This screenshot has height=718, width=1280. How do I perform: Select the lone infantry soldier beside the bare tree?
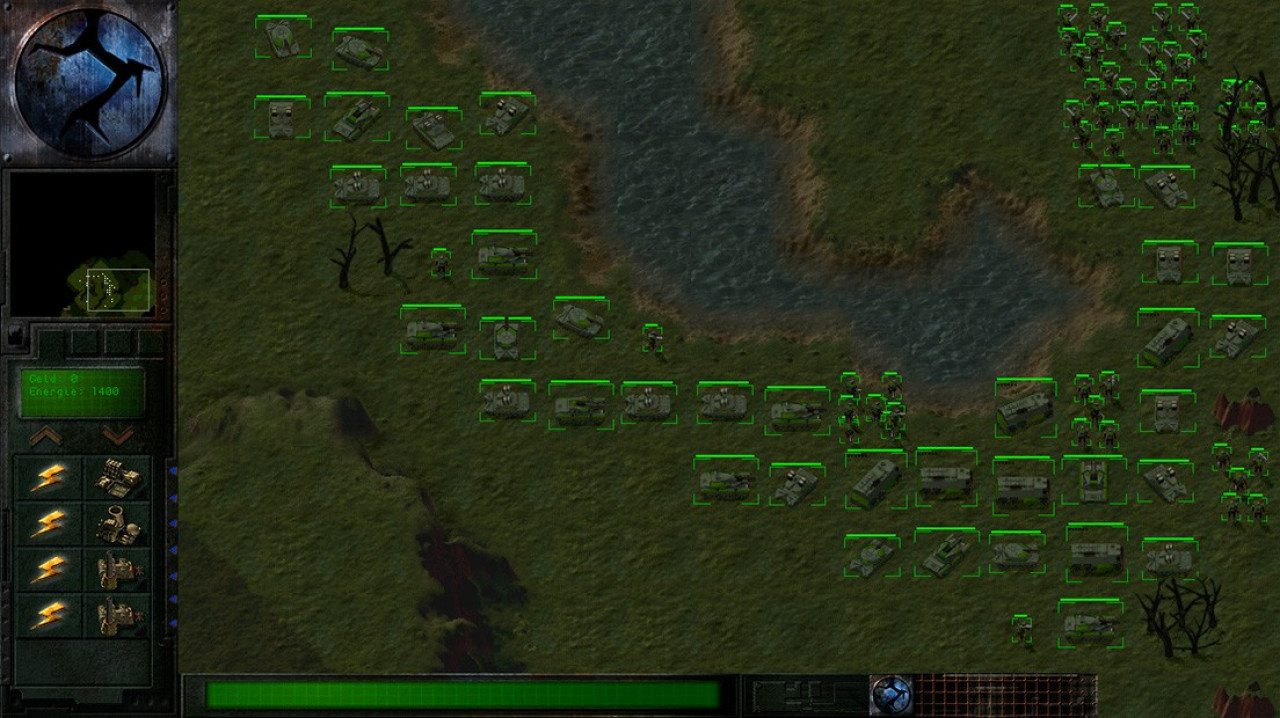click(x=441, y=263)
